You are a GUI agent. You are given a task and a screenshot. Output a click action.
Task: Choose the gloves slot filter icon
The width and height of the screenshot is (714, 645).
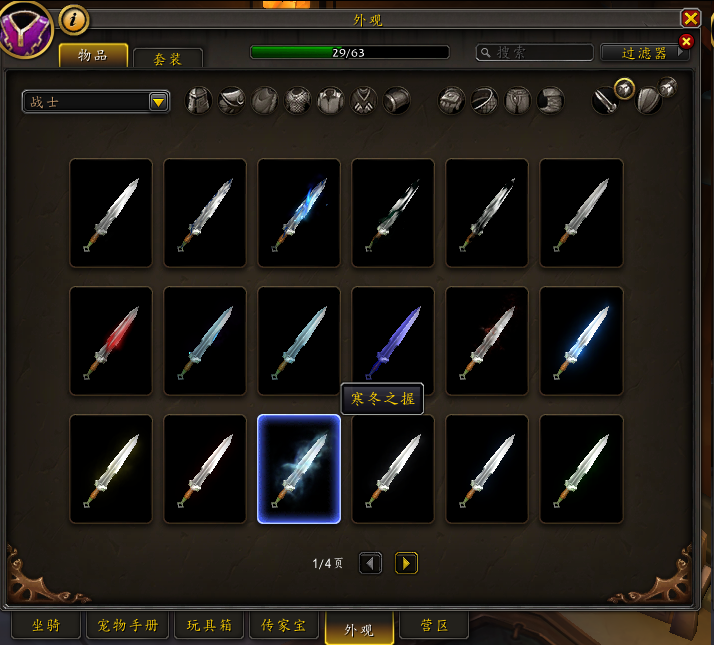point(453,100)
